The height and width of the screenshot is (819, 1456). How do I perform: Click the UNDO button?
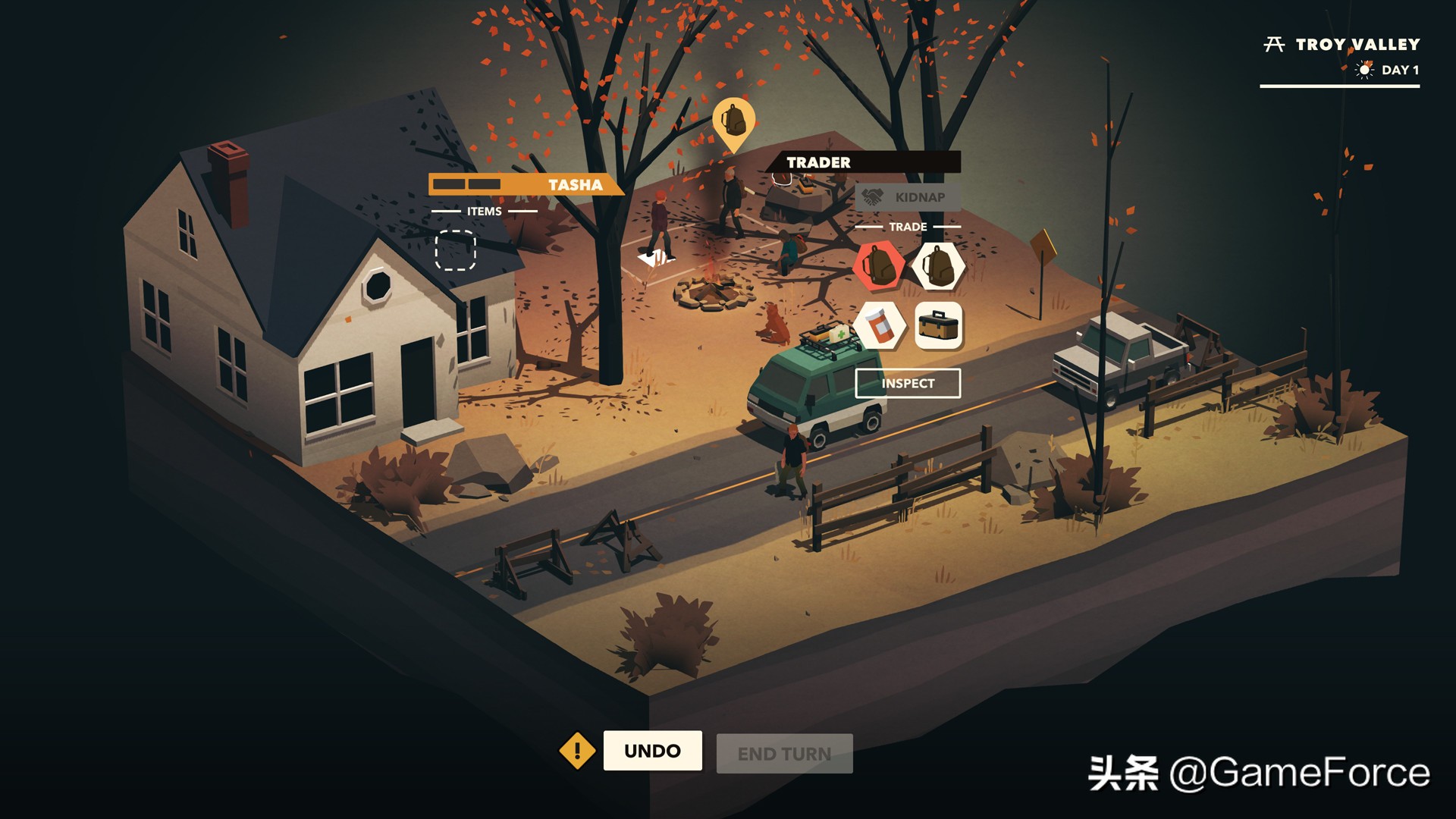coord(652,751)
